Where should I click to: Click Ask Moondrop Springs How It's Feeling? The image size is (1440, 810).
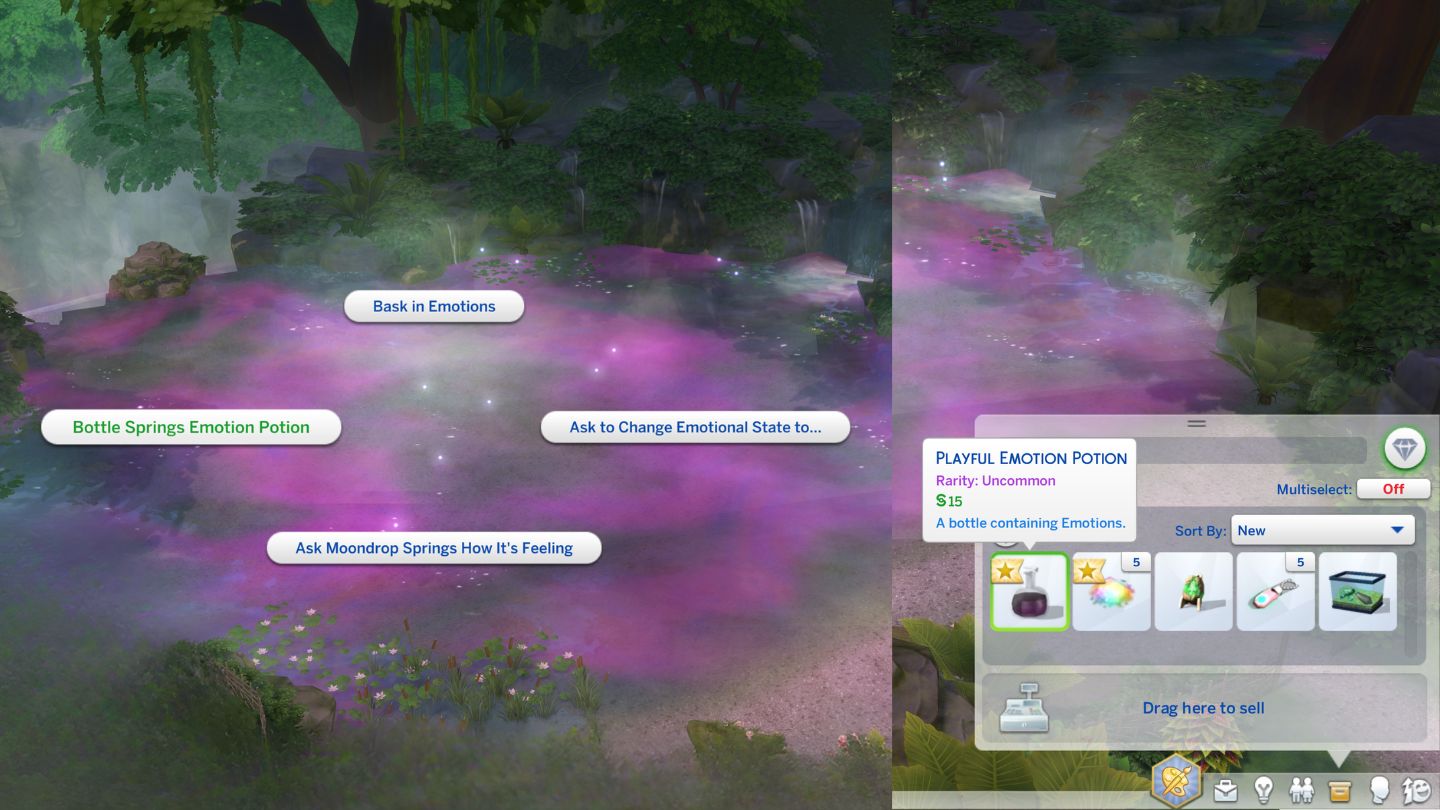click(434, 548)
